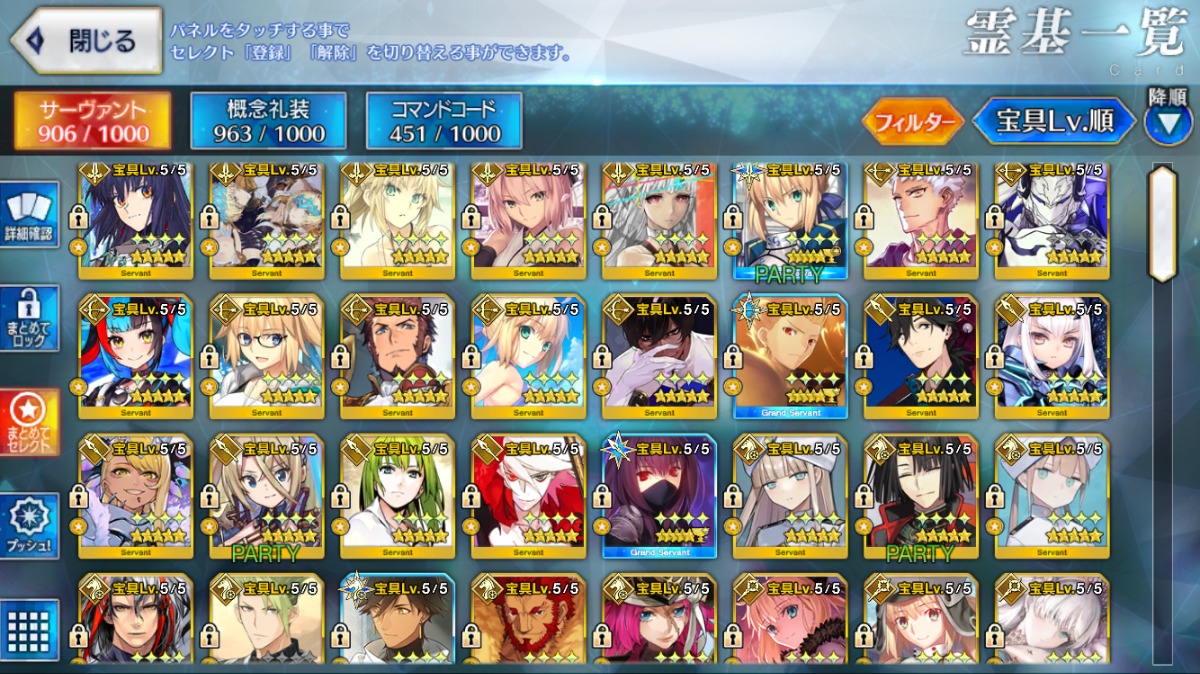Close the card list with 閉じる
This screenshot has width=1200, height=674.
(86, 41)
